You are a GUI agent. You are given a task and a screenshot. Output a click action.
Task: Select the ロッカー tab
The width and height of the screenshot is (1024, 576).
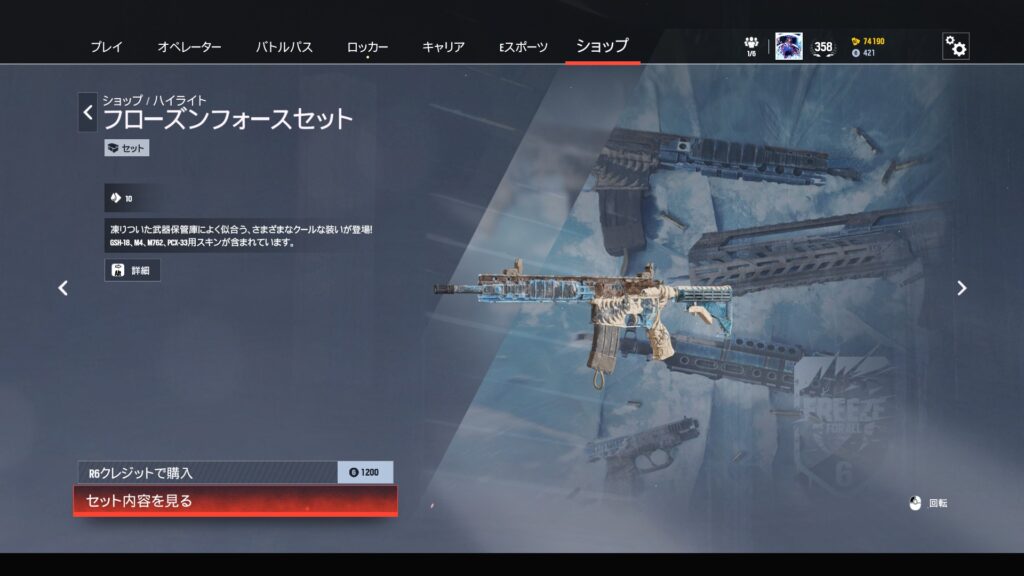pyautogui.click(x=367, y=47)
